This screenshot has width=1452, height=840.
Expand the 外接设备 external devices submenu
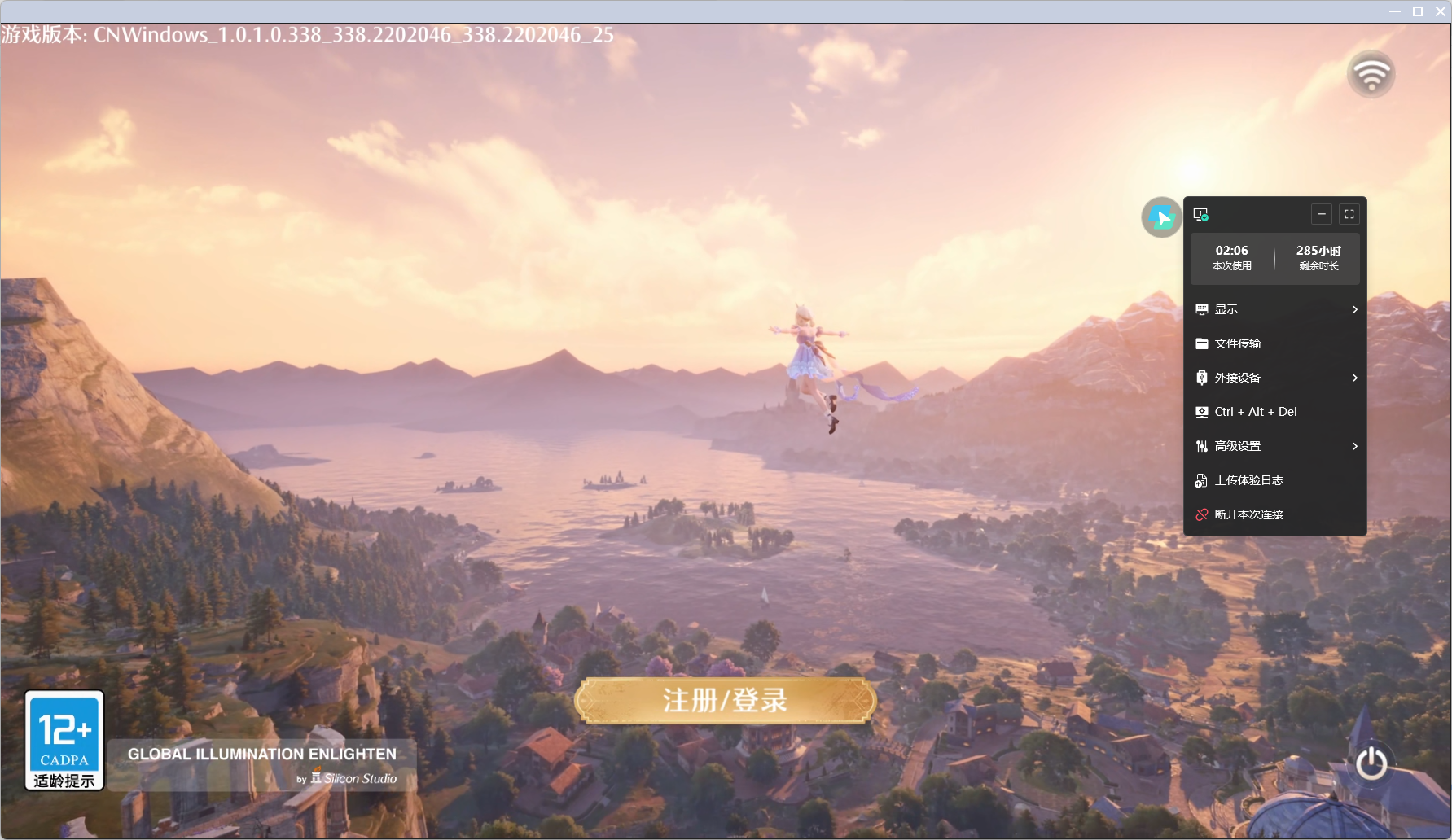[1274, 378]
